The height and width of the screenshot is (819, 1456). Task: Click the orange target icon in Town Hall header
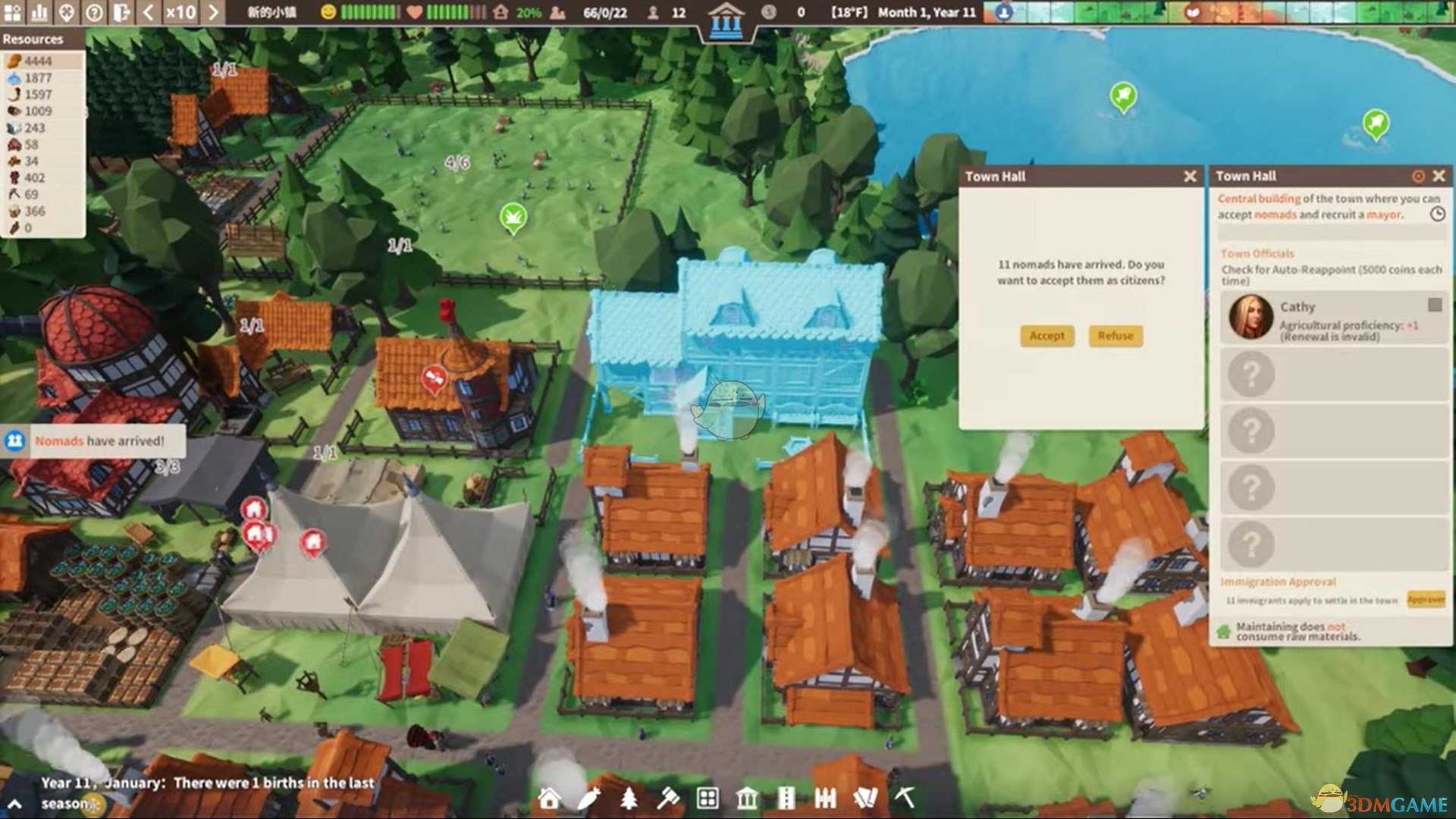(1418, 176)
